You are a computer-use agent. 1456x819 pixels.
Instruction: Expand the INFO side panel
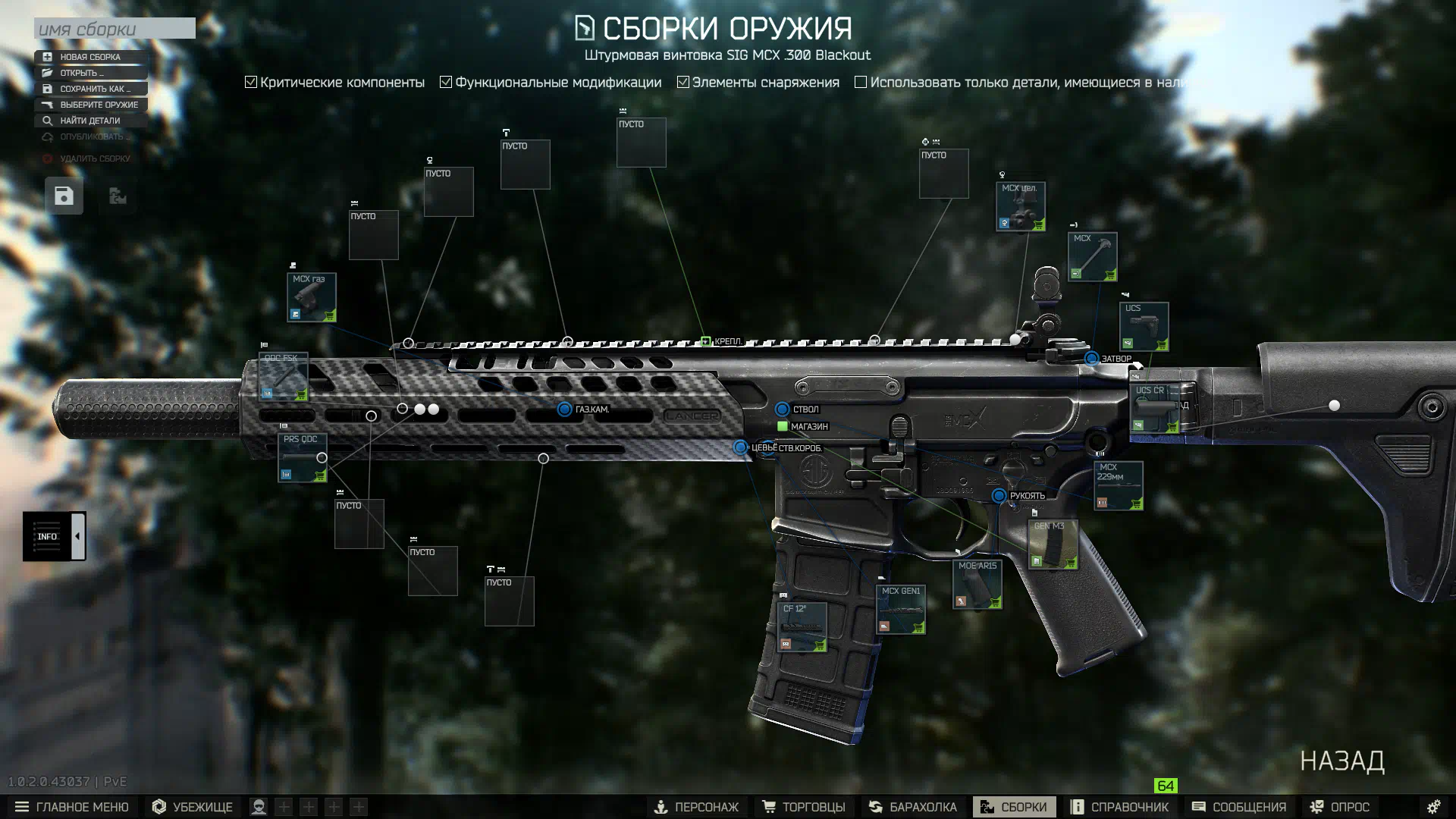[77, 537]
